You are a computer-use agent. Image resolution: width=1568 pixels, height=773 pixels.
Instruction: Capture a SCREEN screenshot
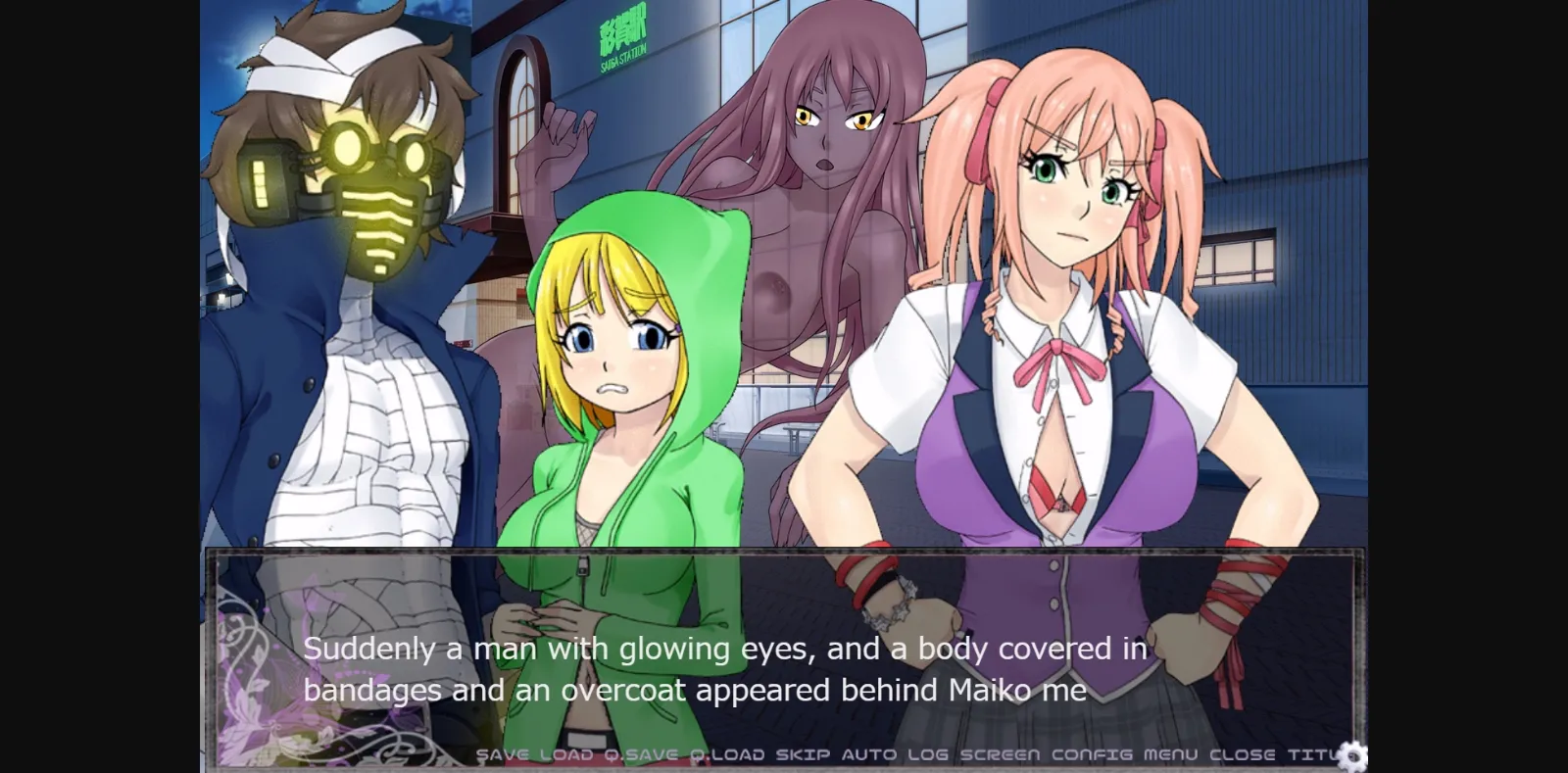[x=1000, y=754]
